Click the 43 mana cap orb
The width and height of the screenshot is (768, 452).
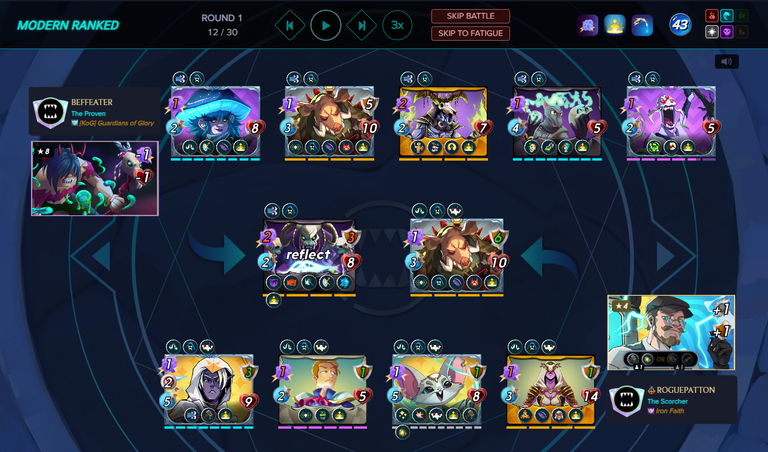(681, 25)
